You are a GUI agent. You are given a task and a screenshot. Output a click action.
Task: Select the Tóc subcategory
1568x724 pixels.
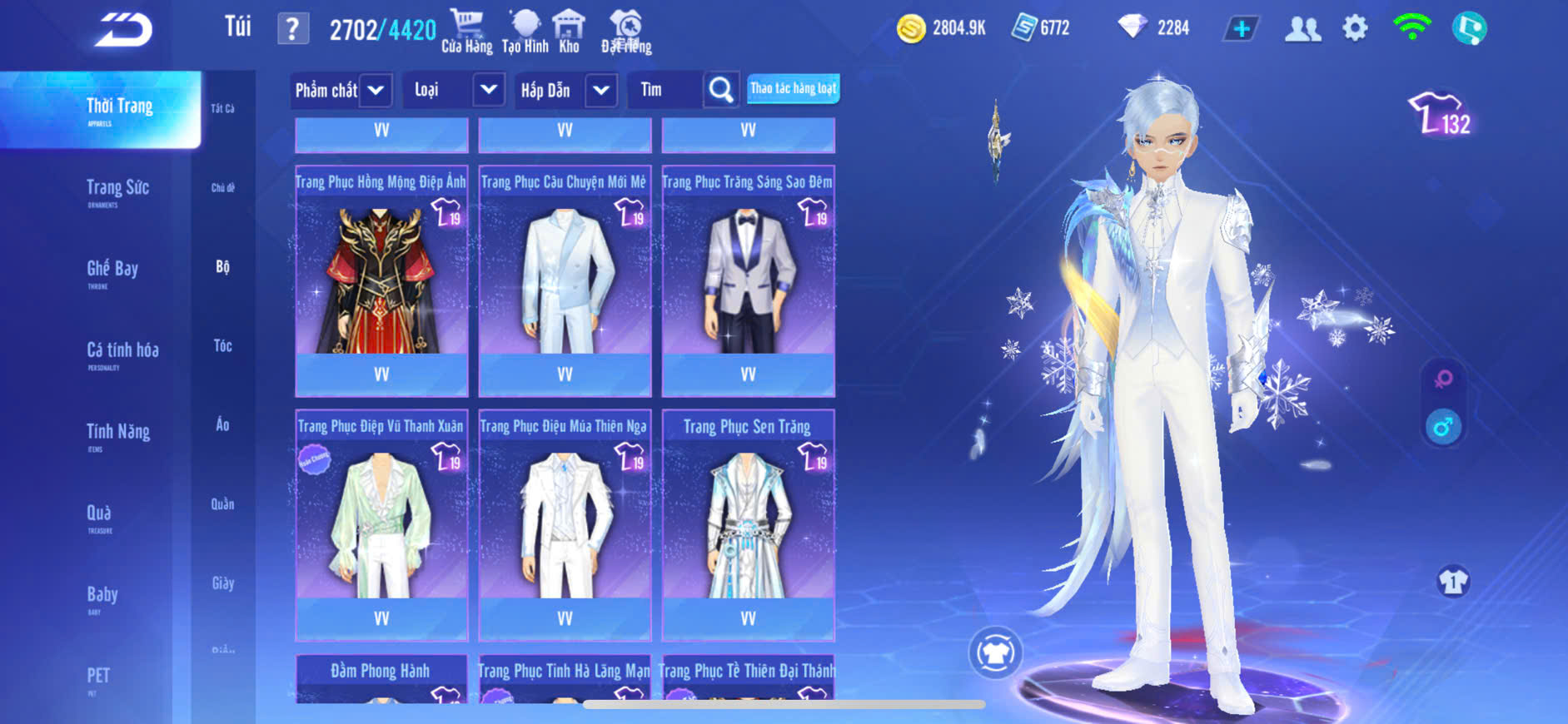point(222,345)
